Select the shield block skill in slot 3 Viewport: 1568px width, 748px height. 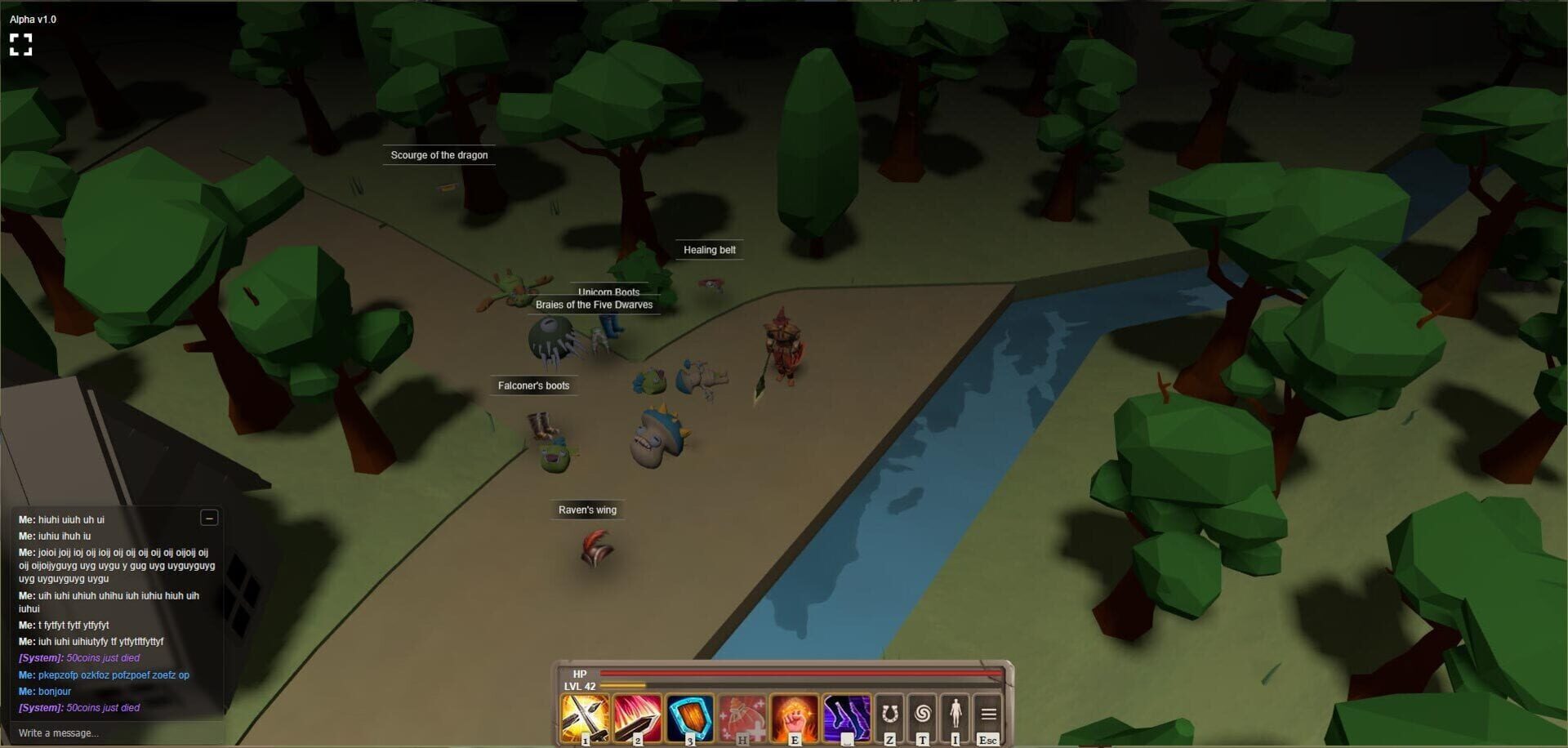click(x=690, y=717)
